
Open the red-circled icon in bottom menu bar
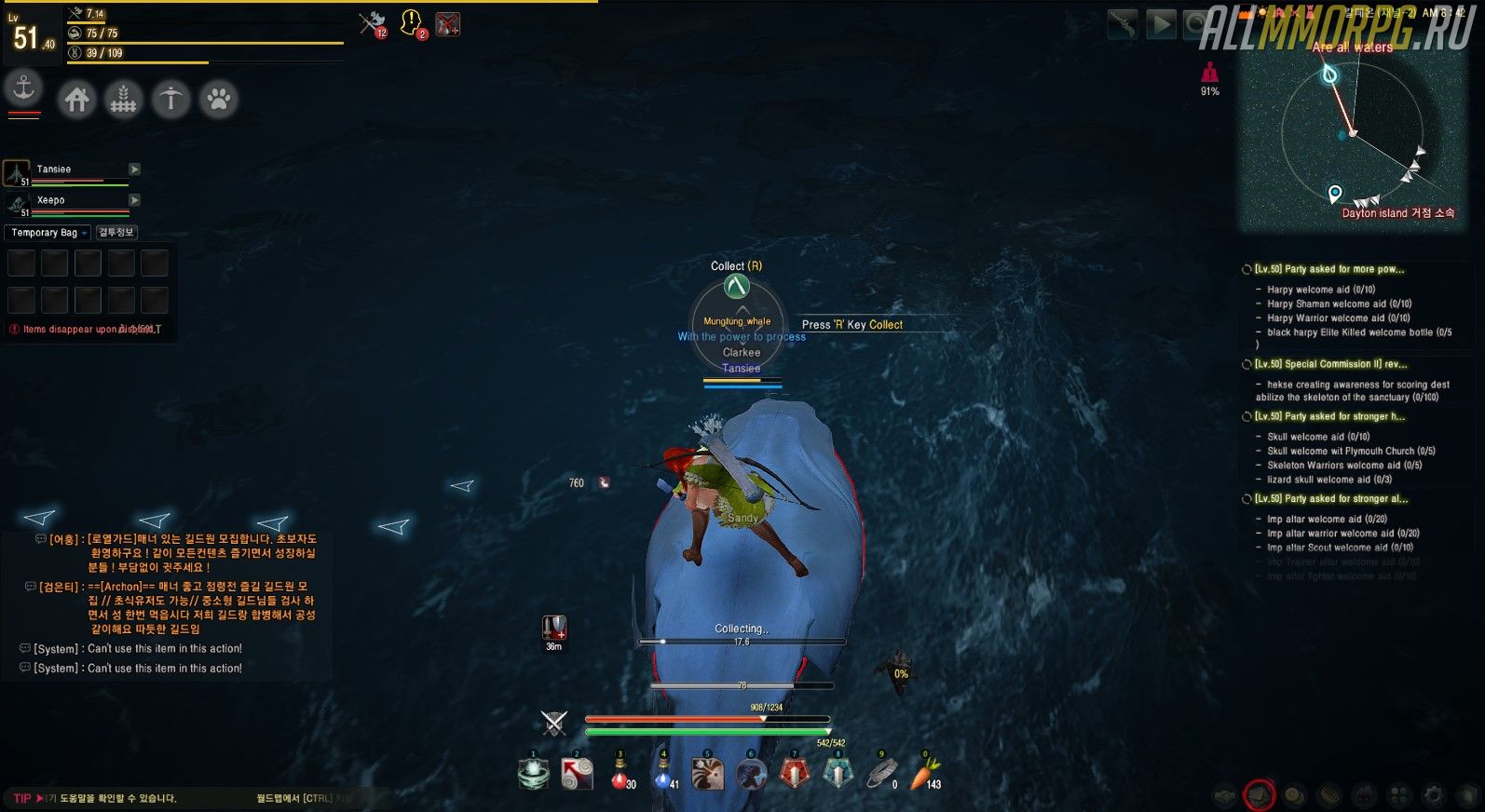pyautogui.click(x=1260, y=794)
